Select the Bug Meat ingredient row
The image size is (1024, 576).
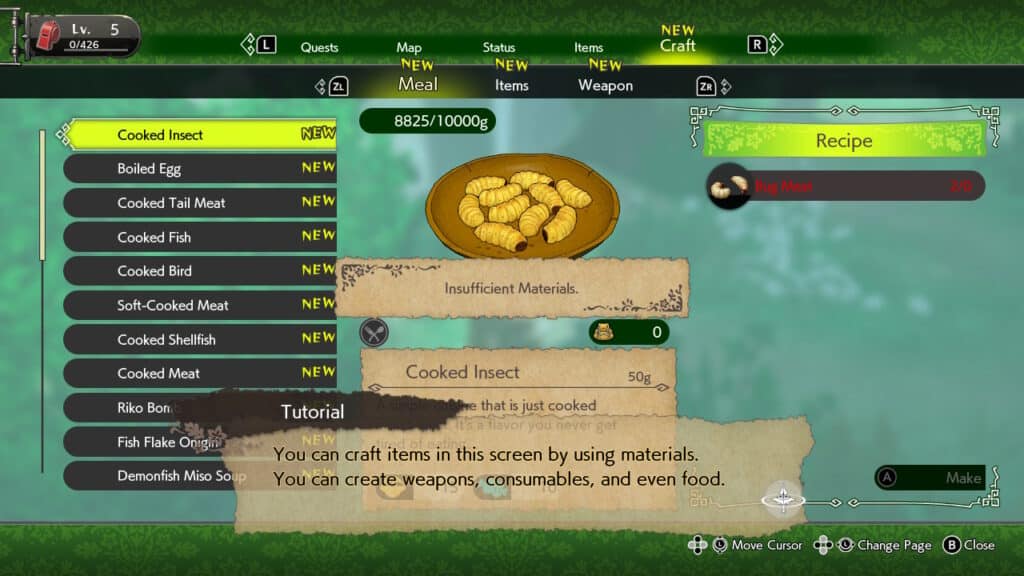click(845, 186)
